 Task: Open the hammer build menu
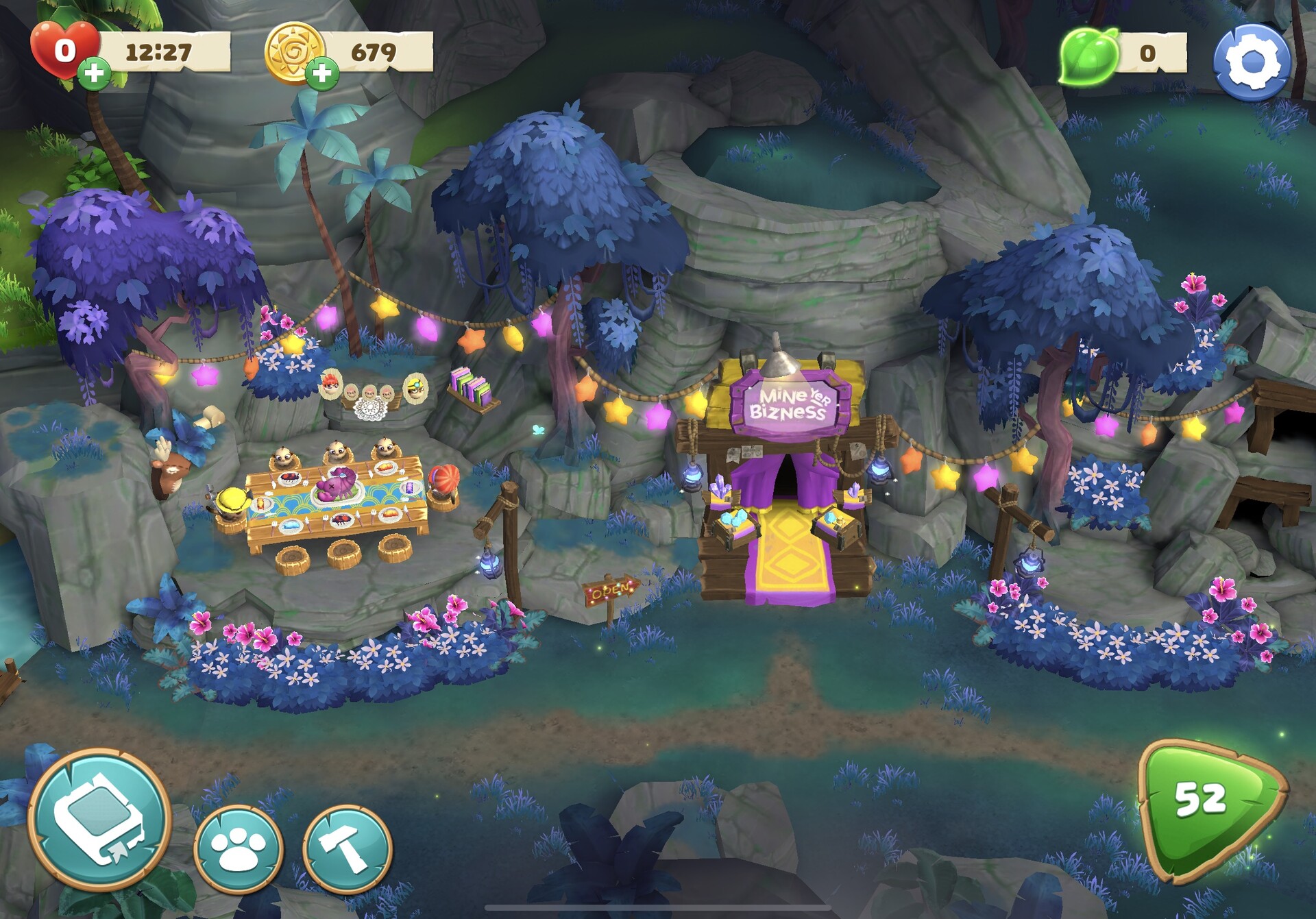pyautogui.click(x=347, y=848)
